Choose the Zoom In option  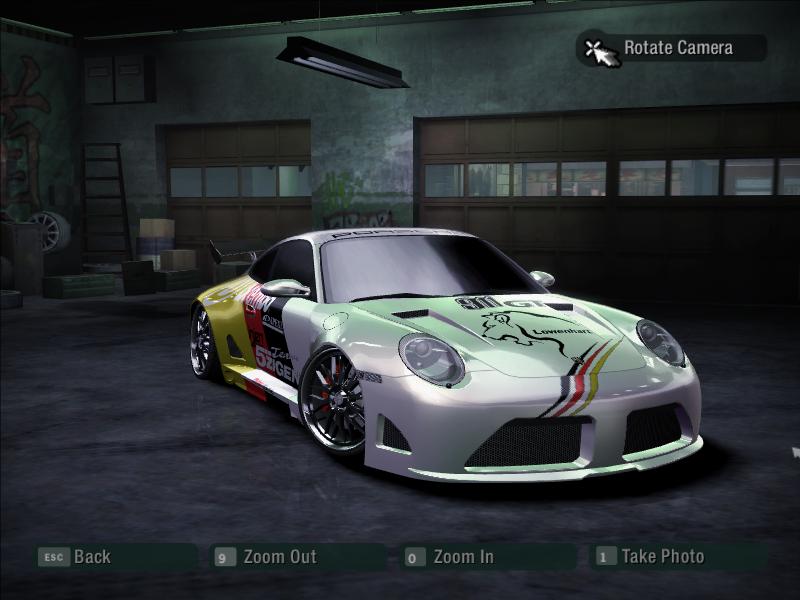pos(463,557)
